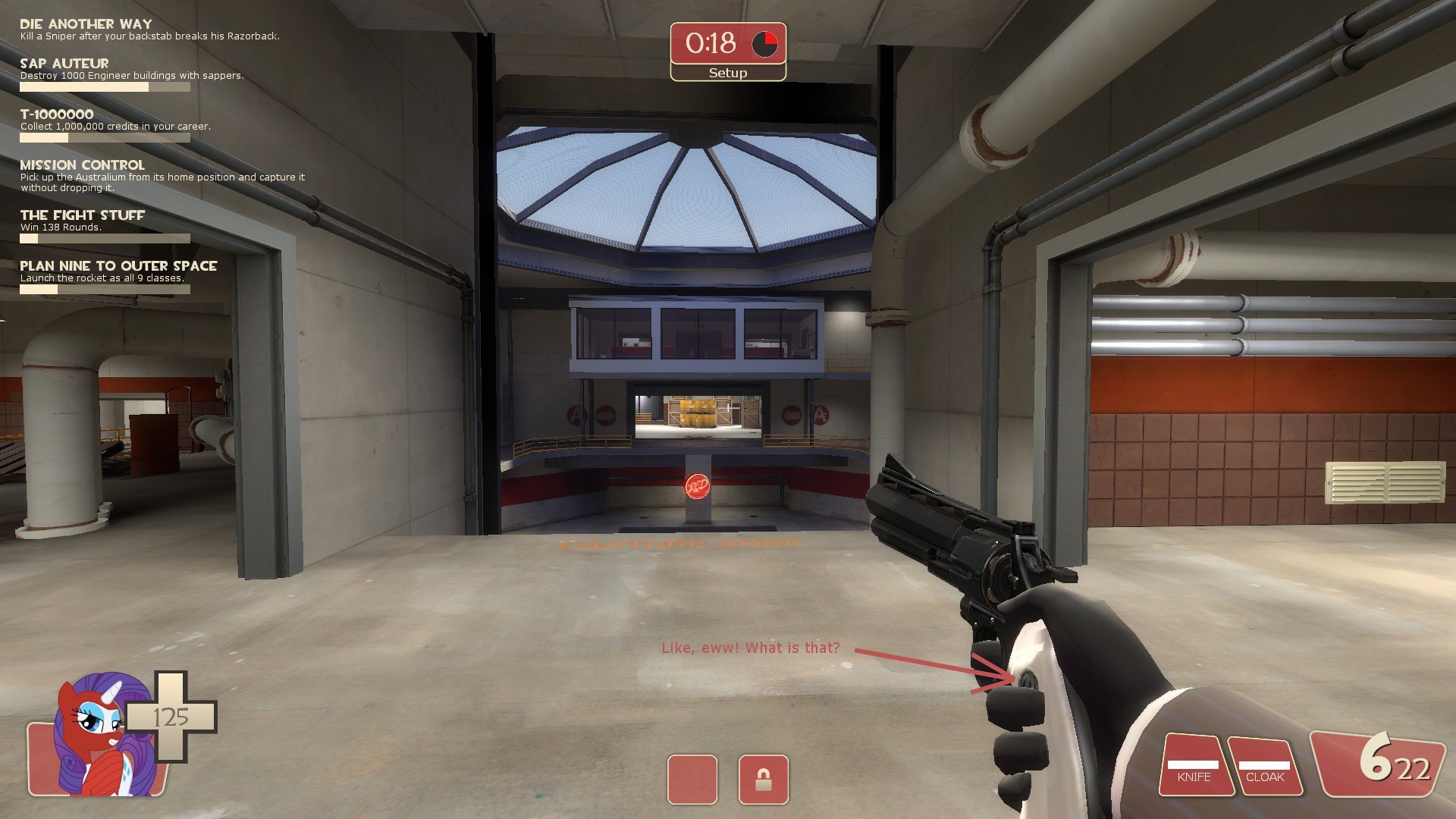The width and height of the screenshot is (1456, 819).
Task: Select the Mission Control achievement entry
Action: 82,165
